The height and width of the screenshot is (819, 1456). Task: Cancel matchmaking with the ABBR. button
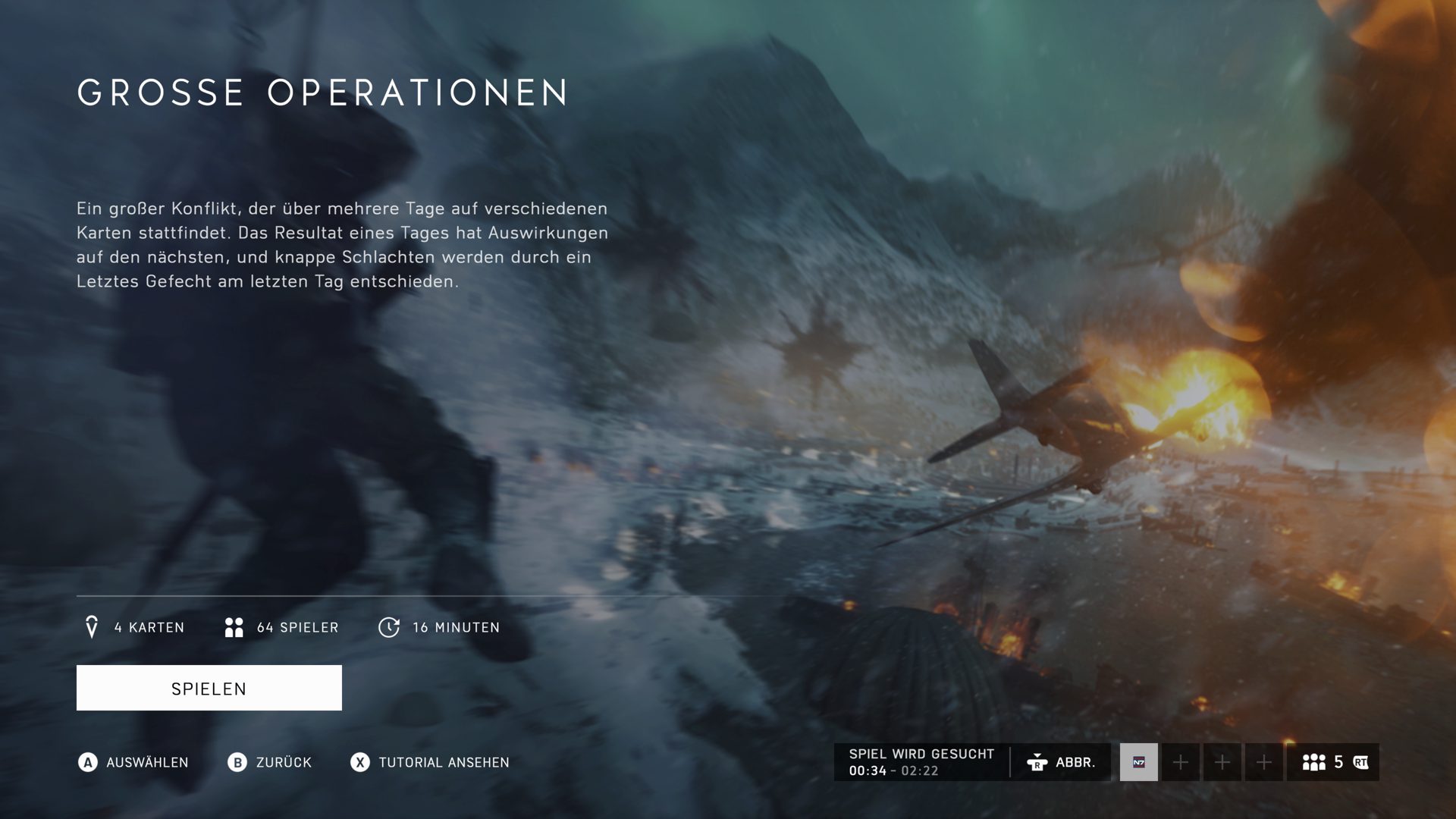1061,762
